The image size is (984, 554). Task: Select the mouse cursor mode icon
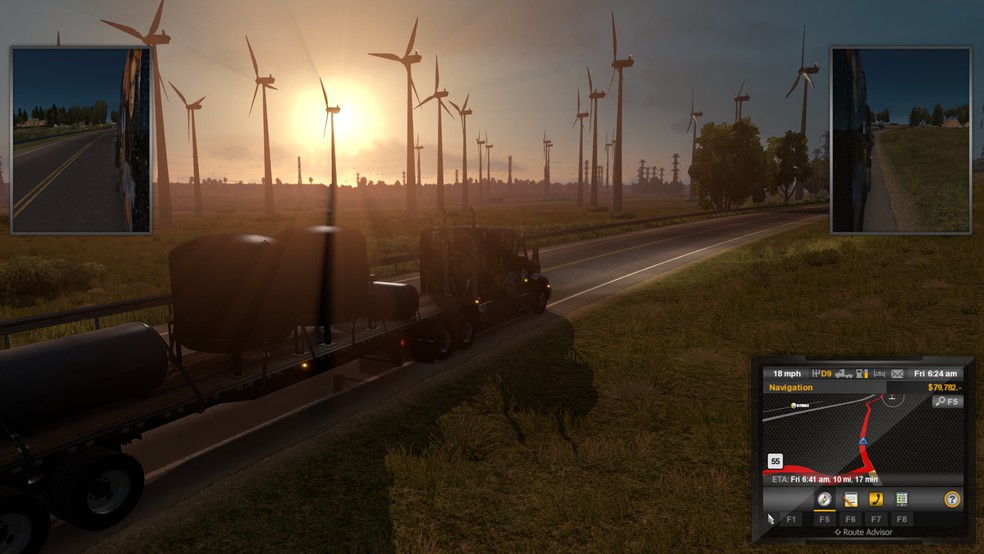pyautogui.click(x=769, y=518)
